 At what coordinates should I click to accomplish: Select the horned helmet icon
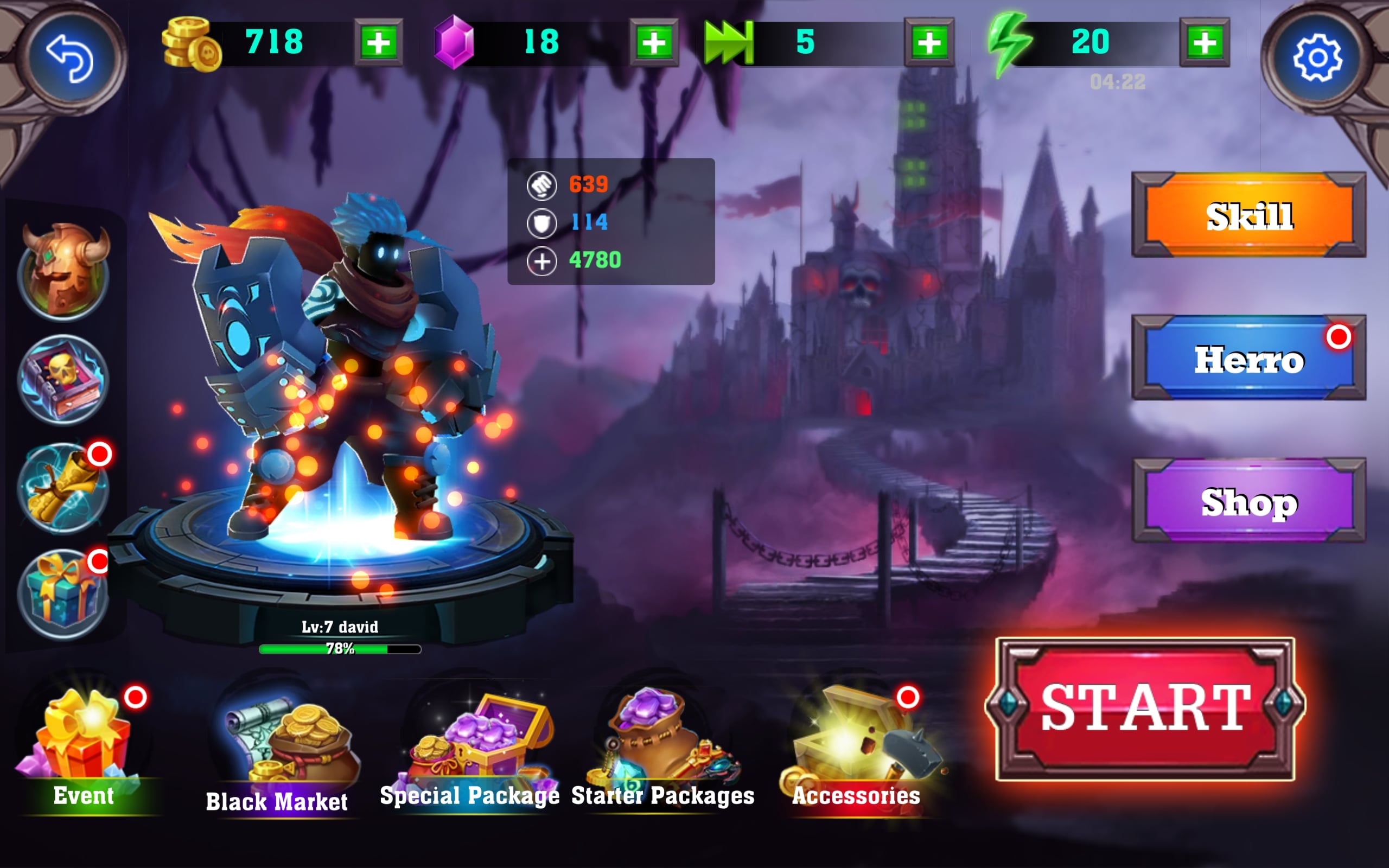click(63, 271)
